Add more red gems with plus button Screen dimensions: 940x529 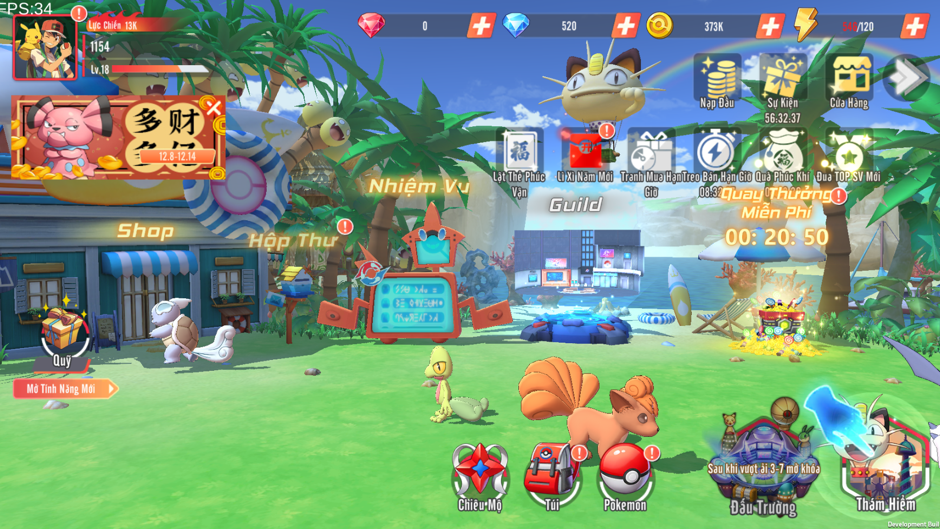pos(481,26)
